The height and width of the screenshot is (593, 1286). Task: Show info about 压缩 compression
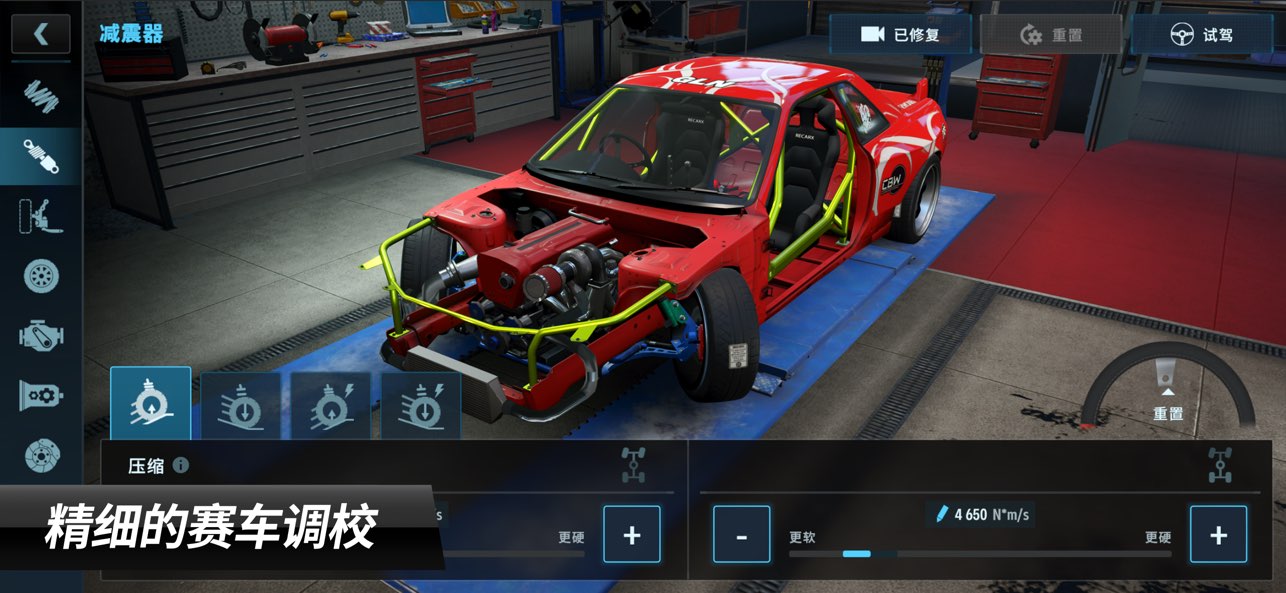tap(181, 465)
